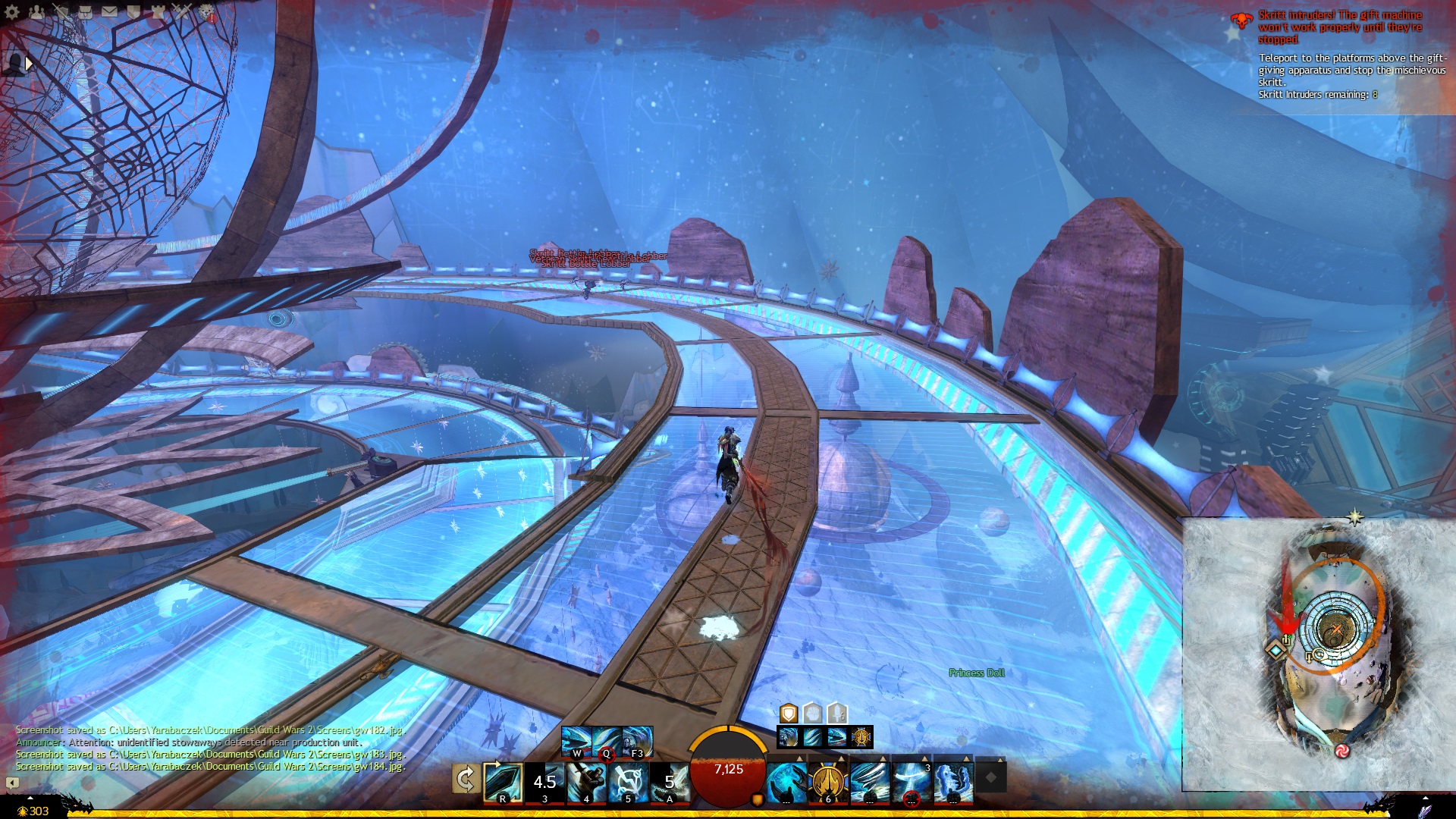Open the hero panel shield-and-sword icon
Image resolution: width=1456 pixels, height=819 pixels.
(61, 11)
